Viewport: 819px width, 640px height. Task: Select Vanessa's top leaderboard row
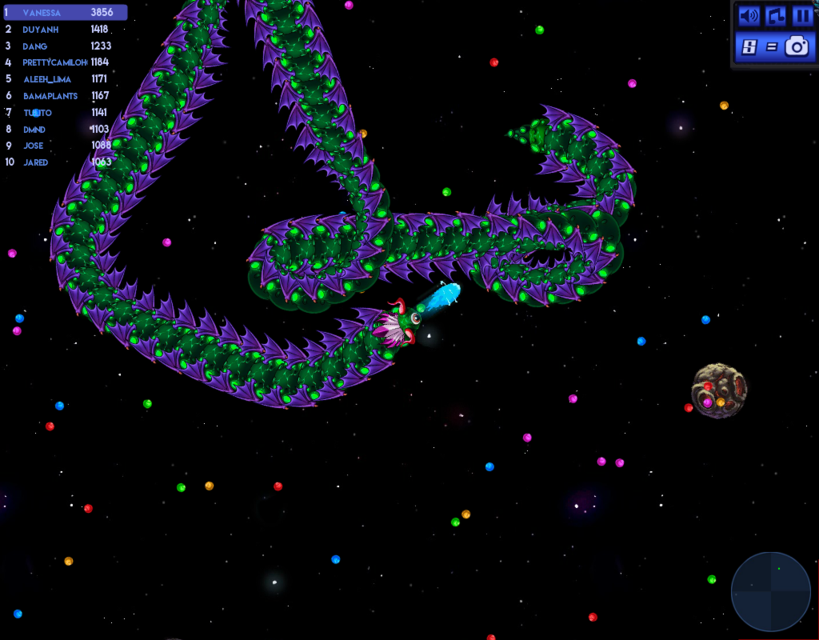(x=65, y=13)
